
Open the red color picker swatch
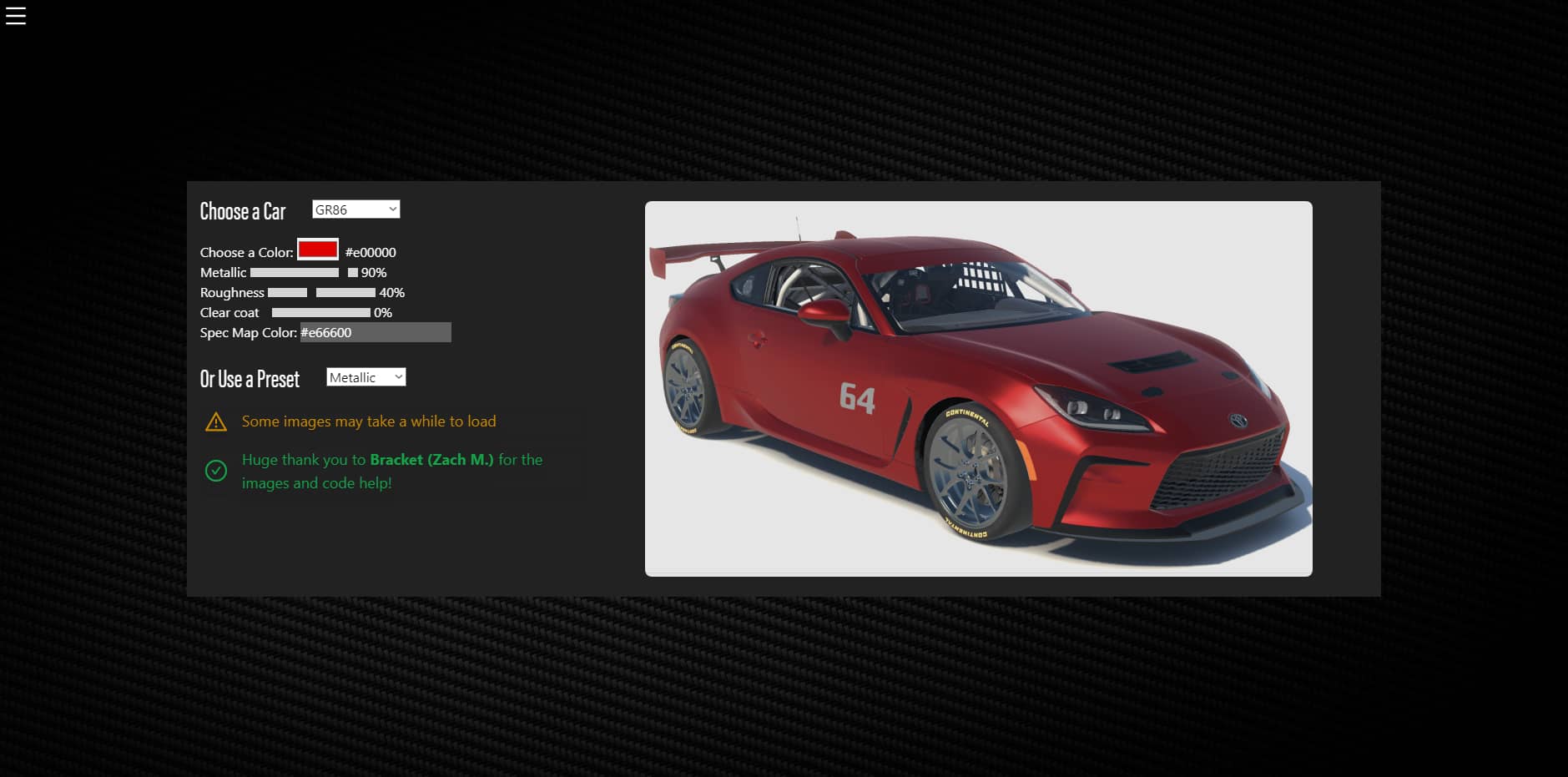pyautogui.click(x=317, y=250)
